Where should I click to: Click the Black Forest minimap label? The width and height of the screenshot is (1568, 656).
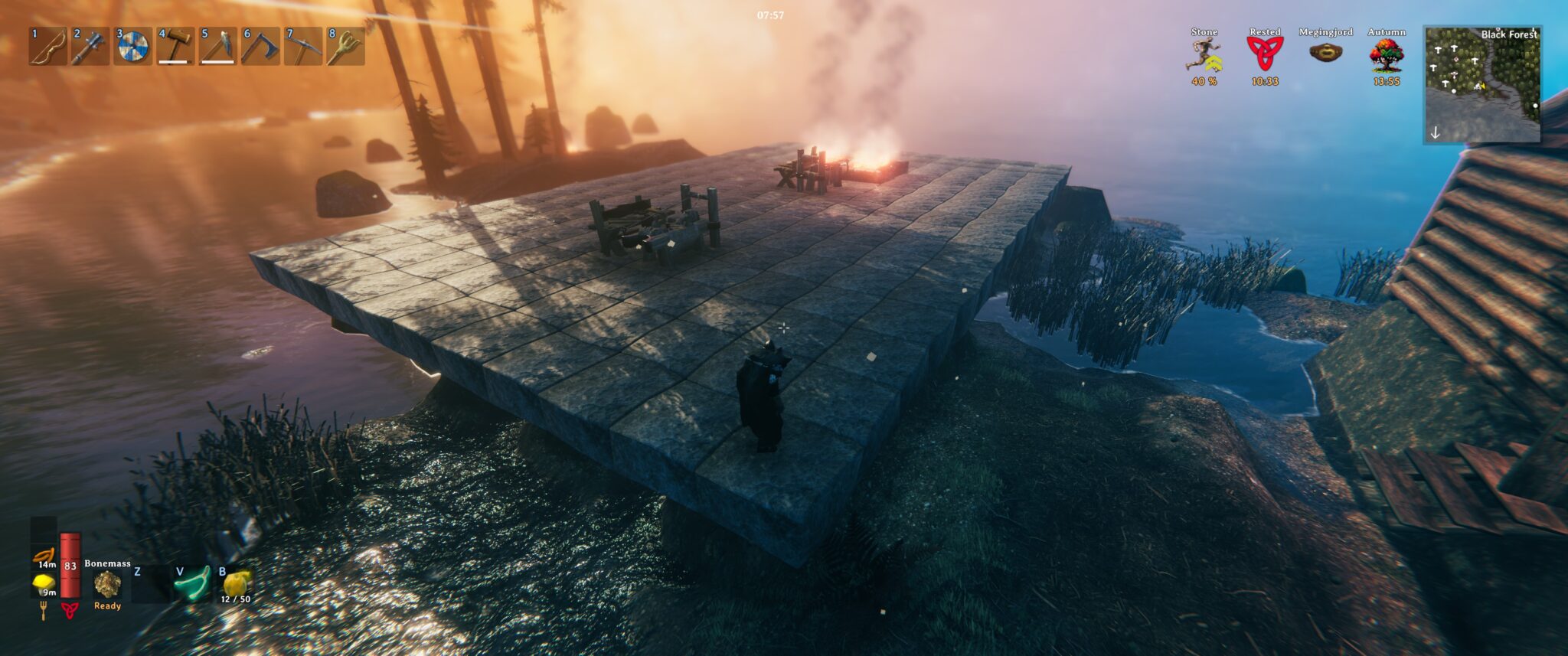coord(1508,34)
